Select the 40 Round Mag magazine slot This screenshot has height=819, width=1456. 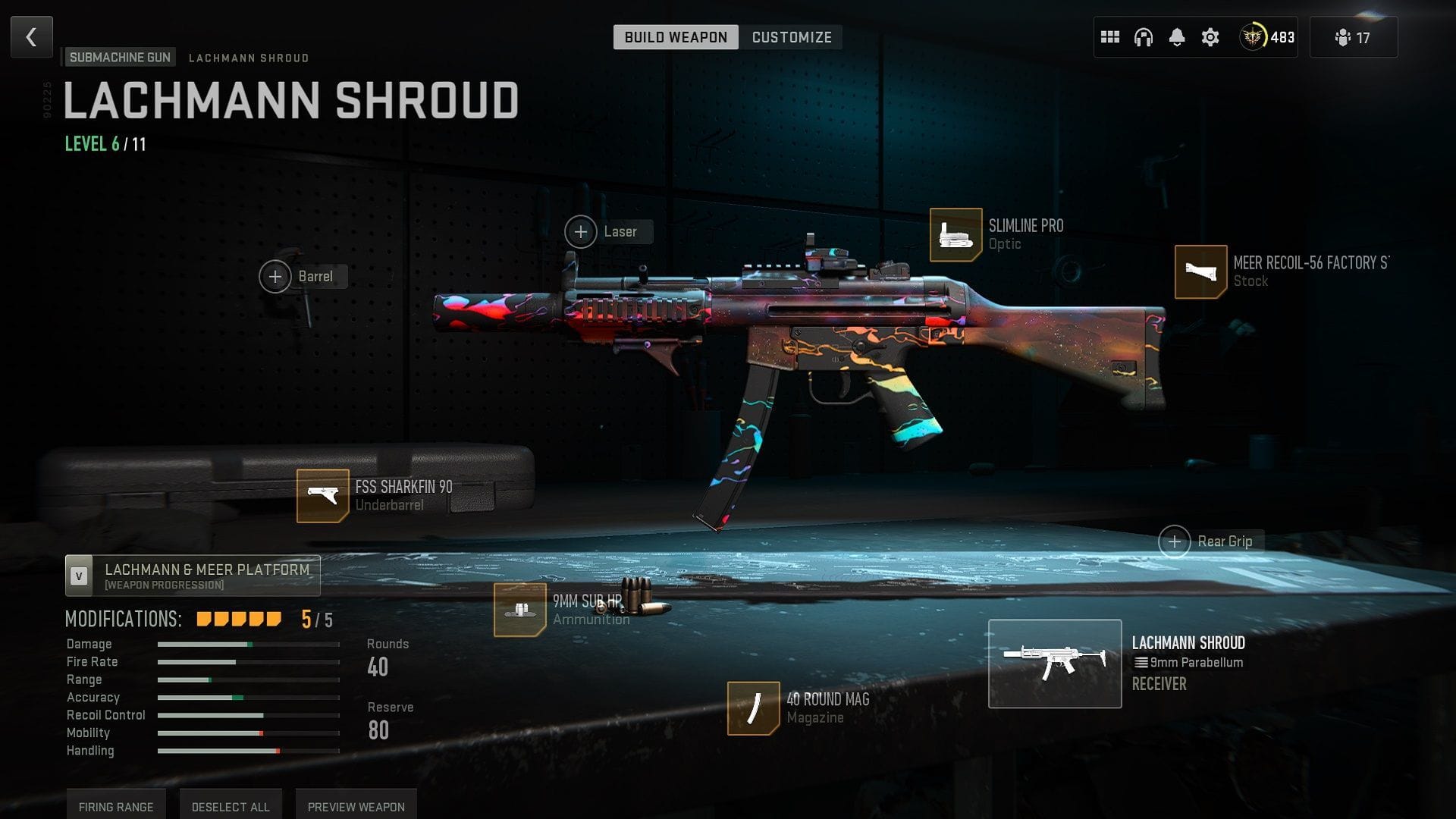(753, 708)
